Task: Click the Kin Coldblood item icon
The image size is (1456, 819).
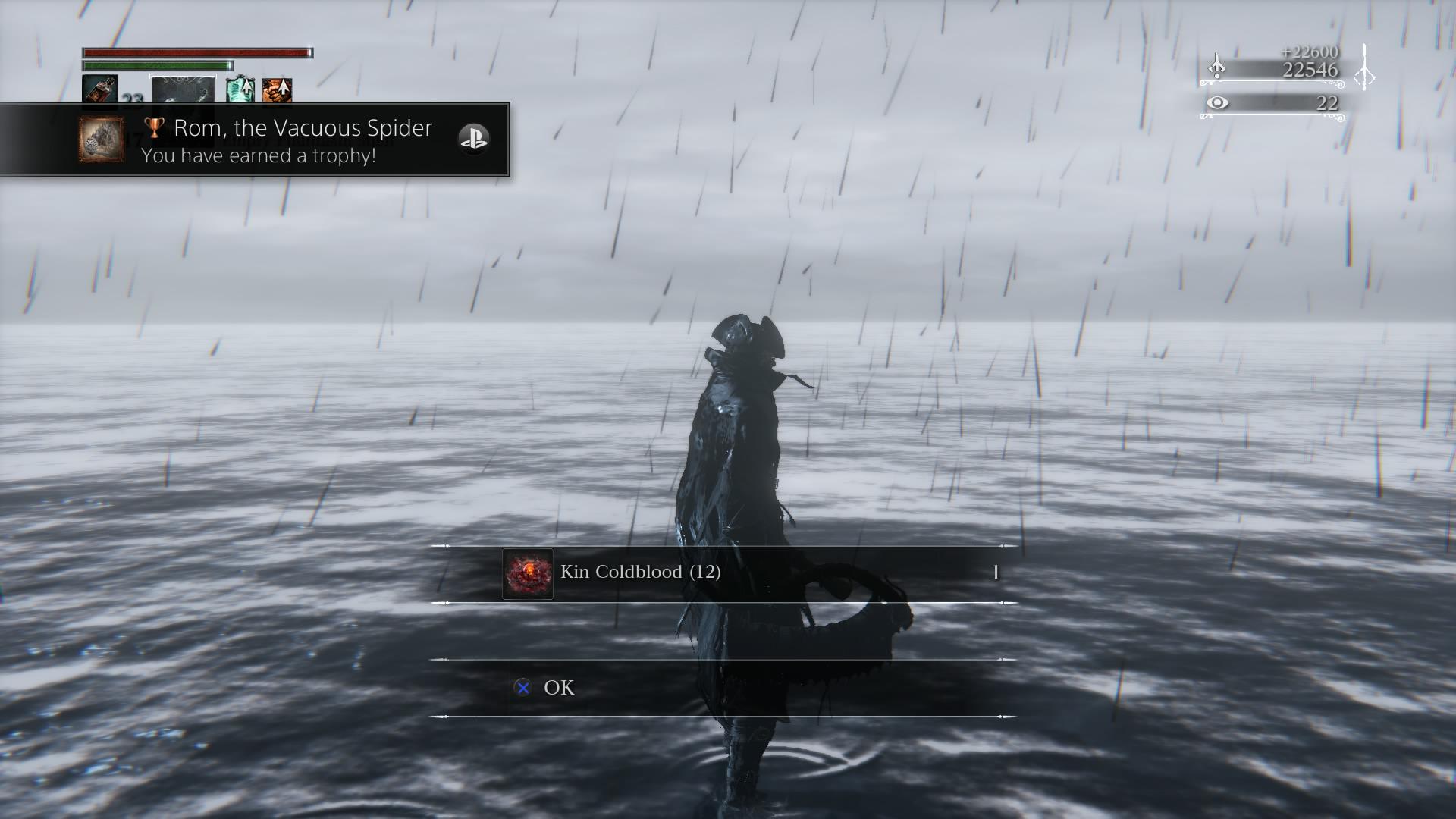Action: pyautogui.click(x=527, y=574)
